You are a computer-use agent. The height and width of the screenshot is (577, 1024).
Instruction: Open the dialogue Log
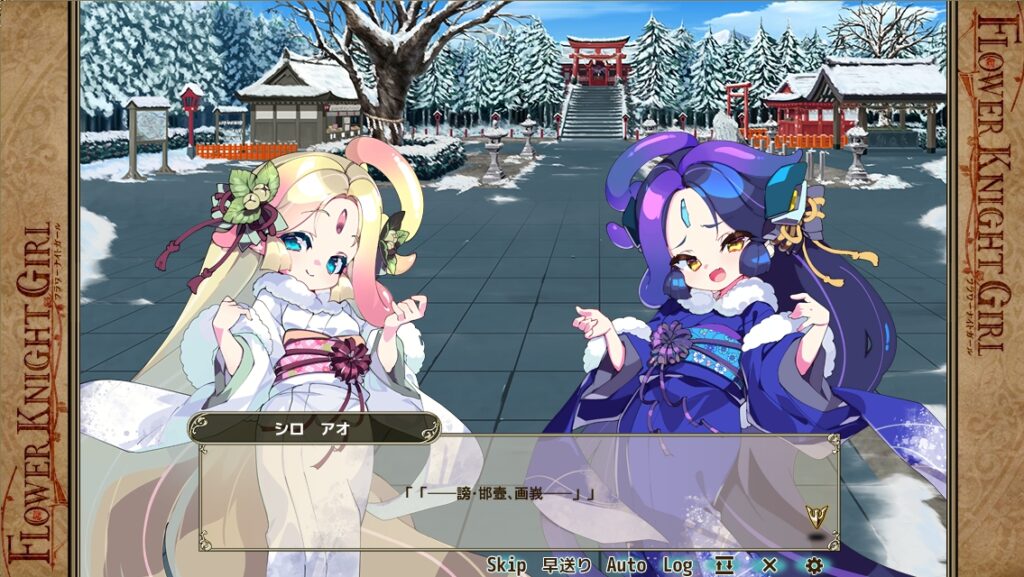[x=677, y=565]
